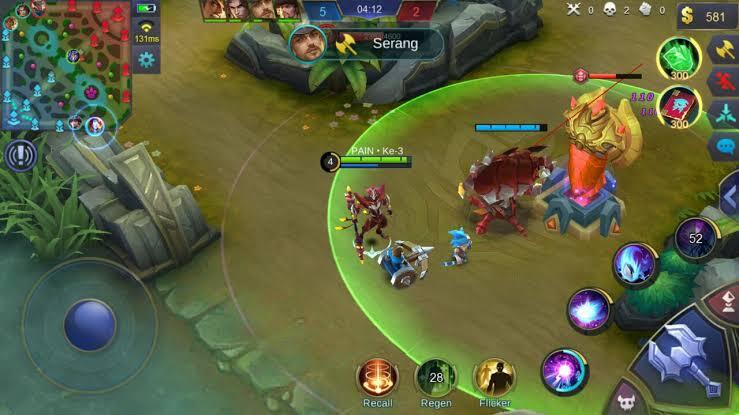
Task: Open the shop via gold counter
Action: pos(707,16)
